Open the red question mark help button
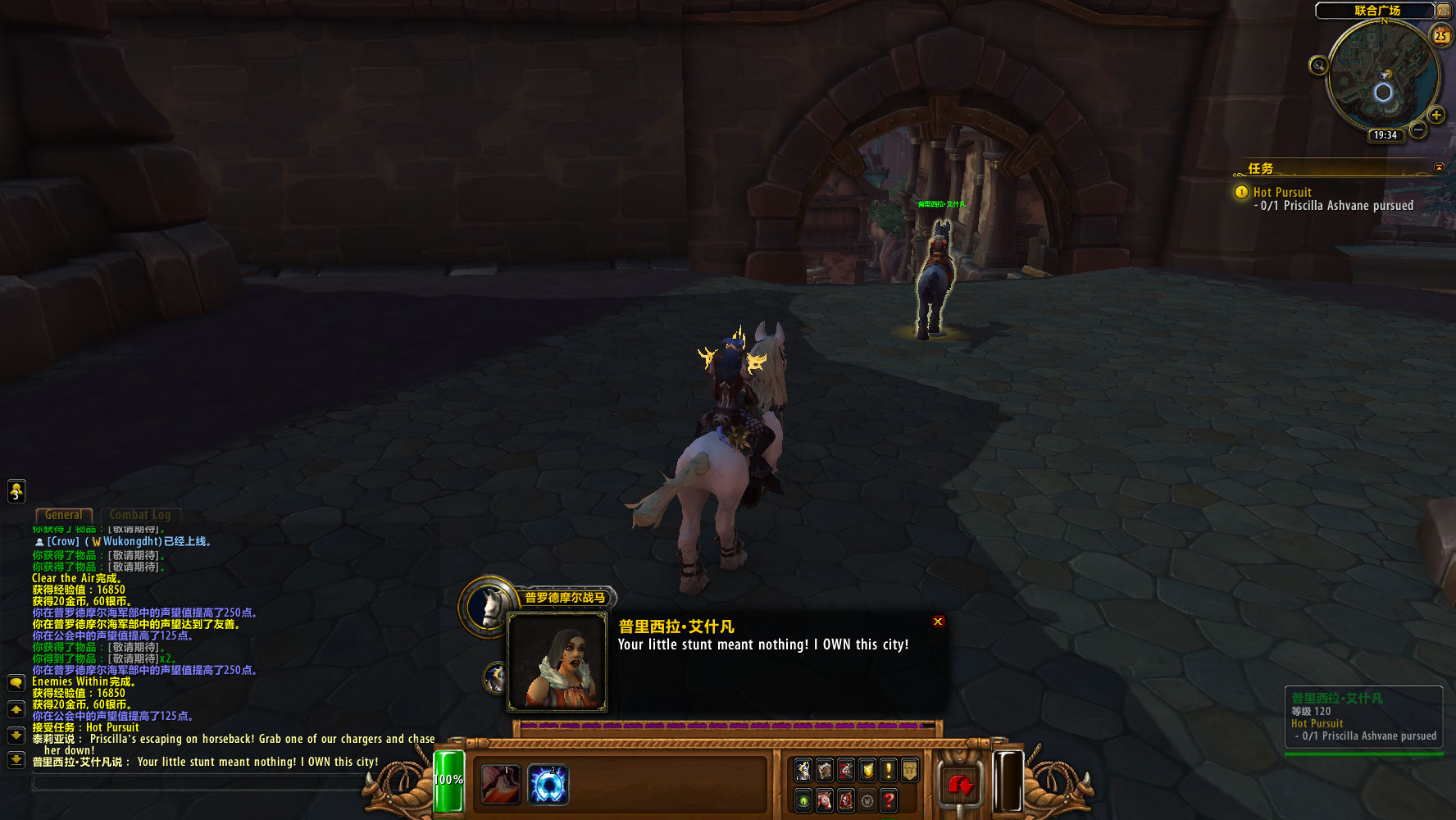1456x820 pixels. click(889, 799)
